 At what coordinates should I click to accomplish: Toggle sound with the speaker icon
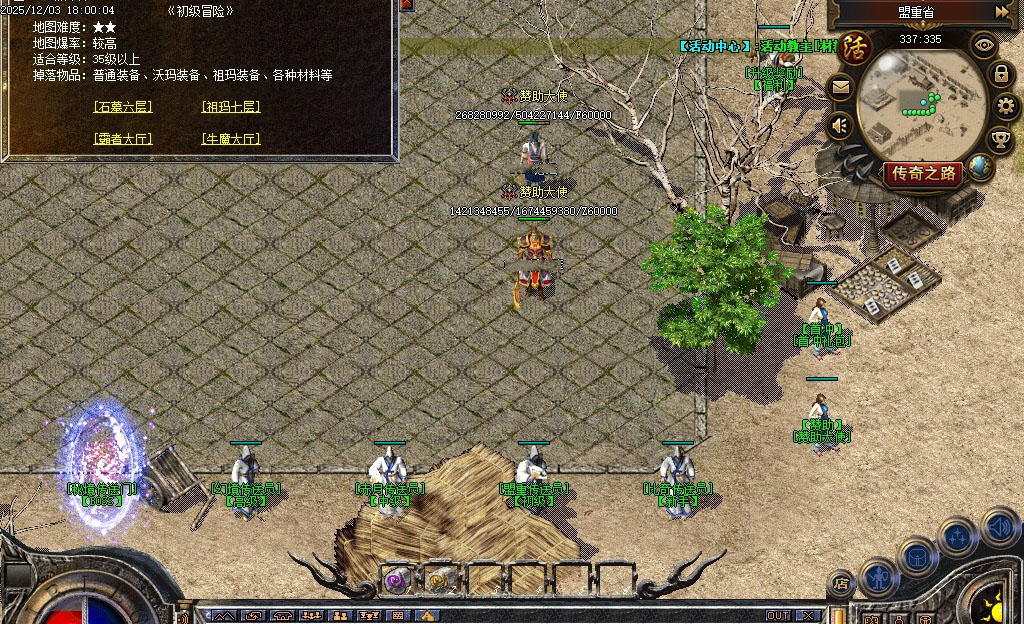(840, 125)
